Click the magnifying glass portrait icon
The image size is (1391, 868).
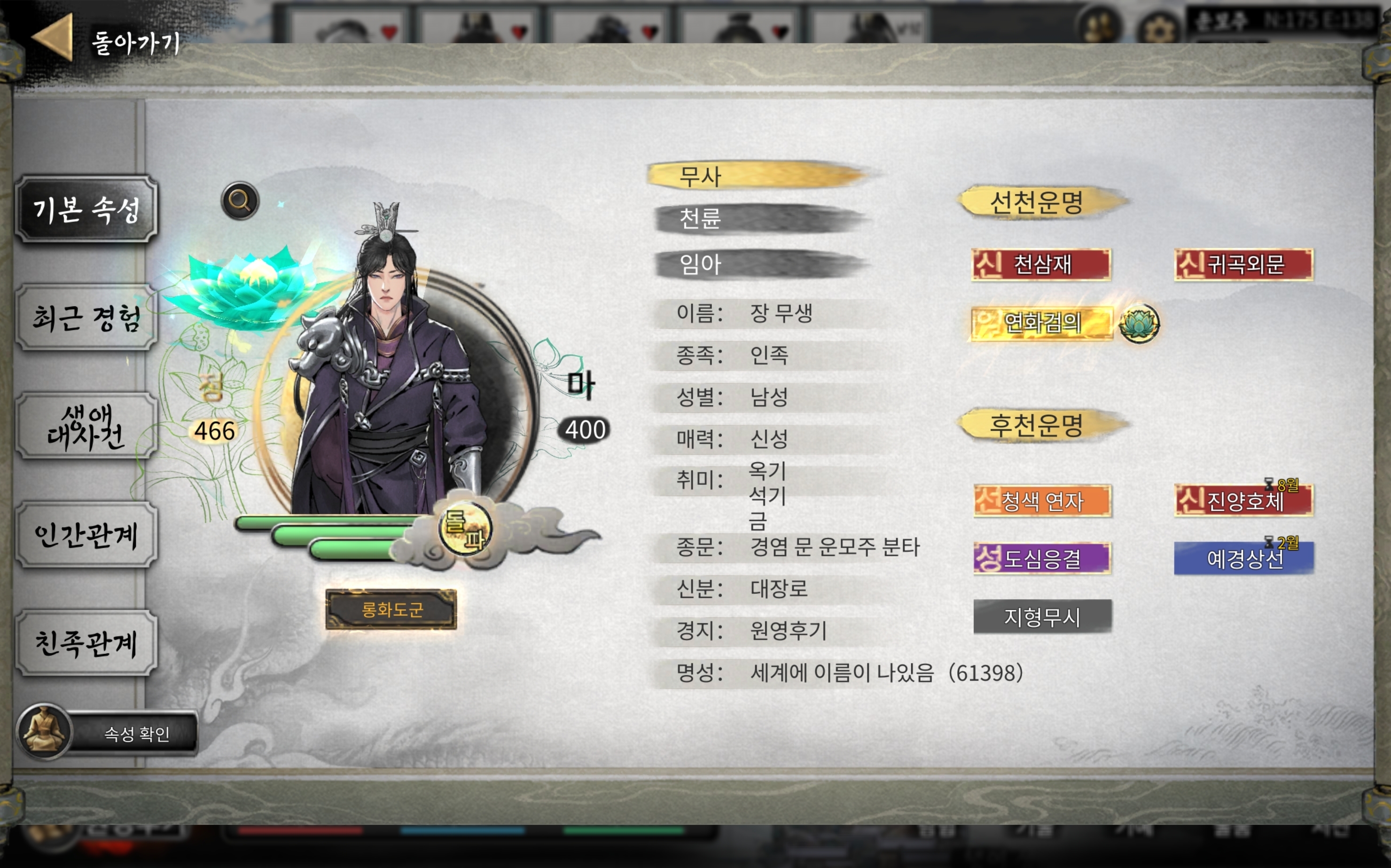(240, 201)
